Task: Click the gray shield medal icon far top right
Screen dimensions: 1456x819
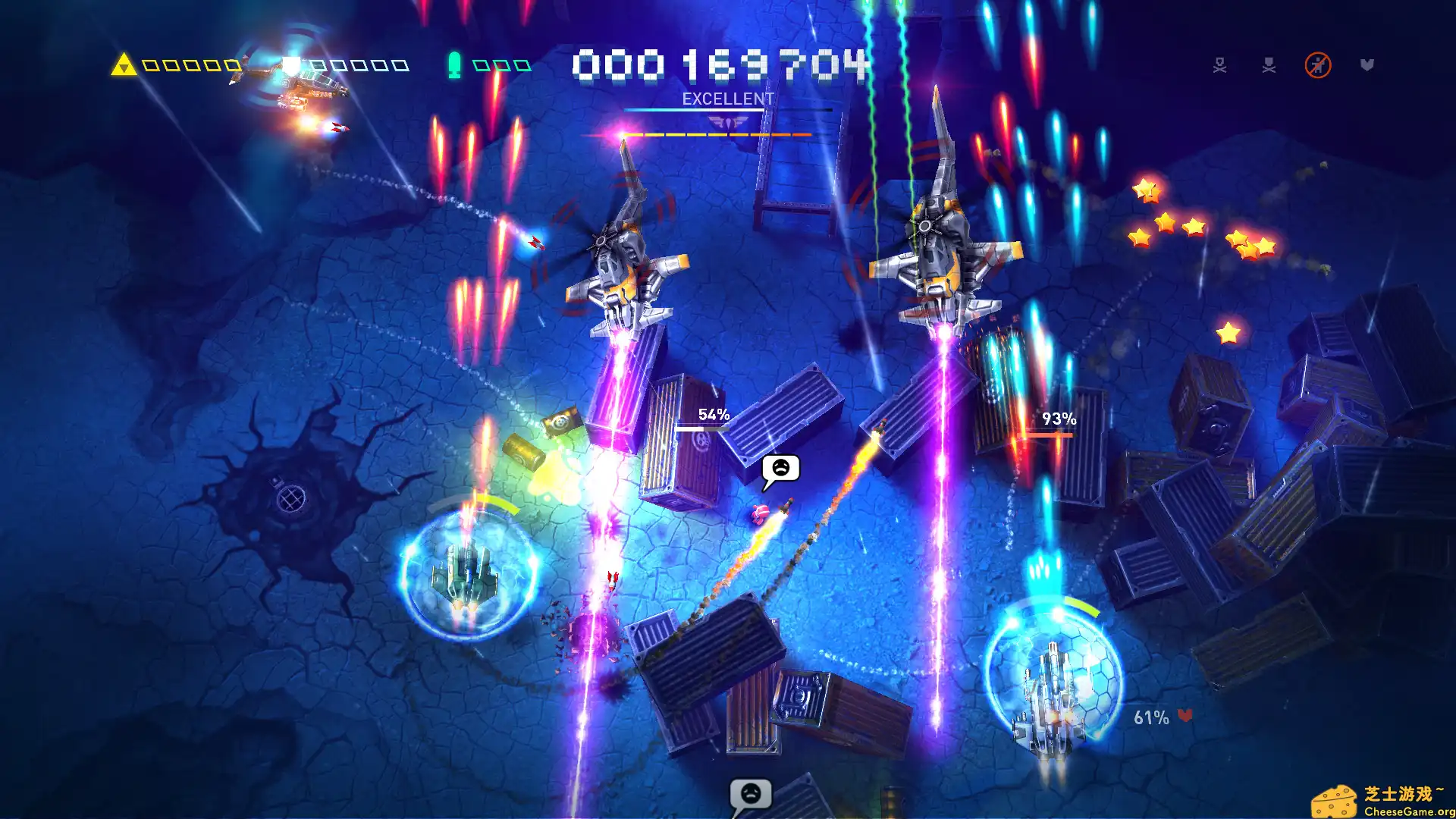Action: 1367,64
